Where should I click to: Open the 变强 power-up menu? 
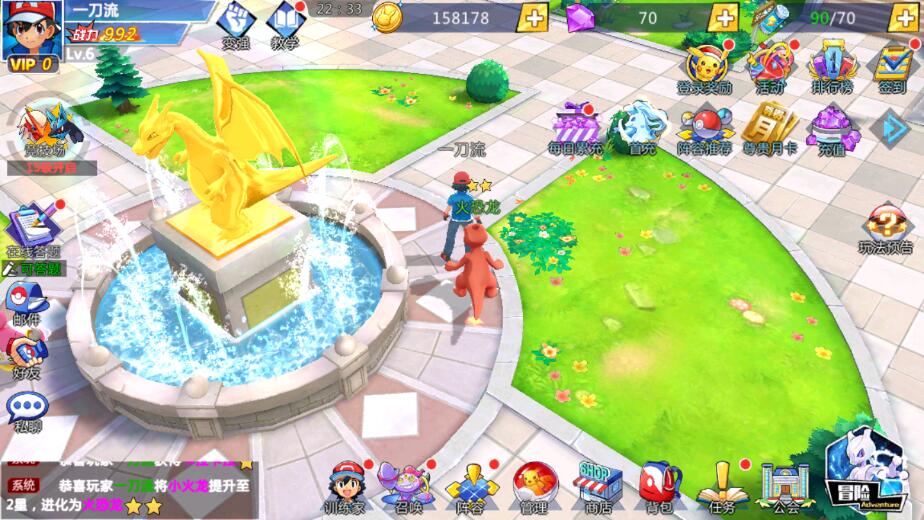click(x=236, y=25)
